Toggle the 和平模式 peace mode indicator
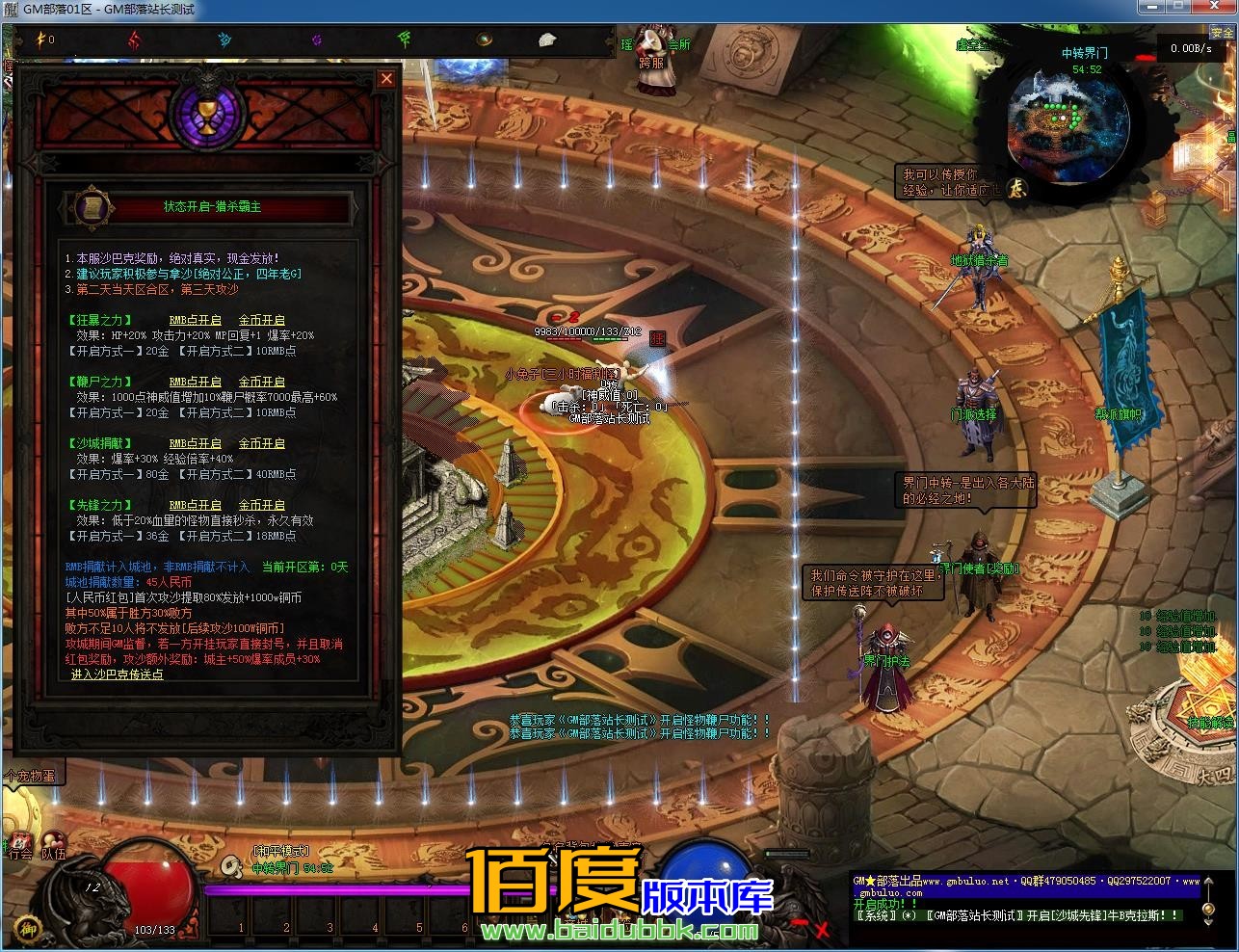This screenshot has height=952, width=1239. click(280, 851)
